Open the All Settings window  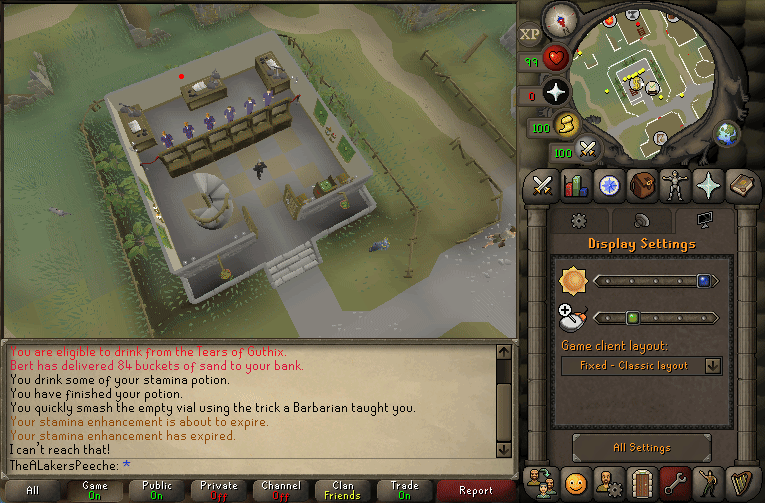[642, 448]
